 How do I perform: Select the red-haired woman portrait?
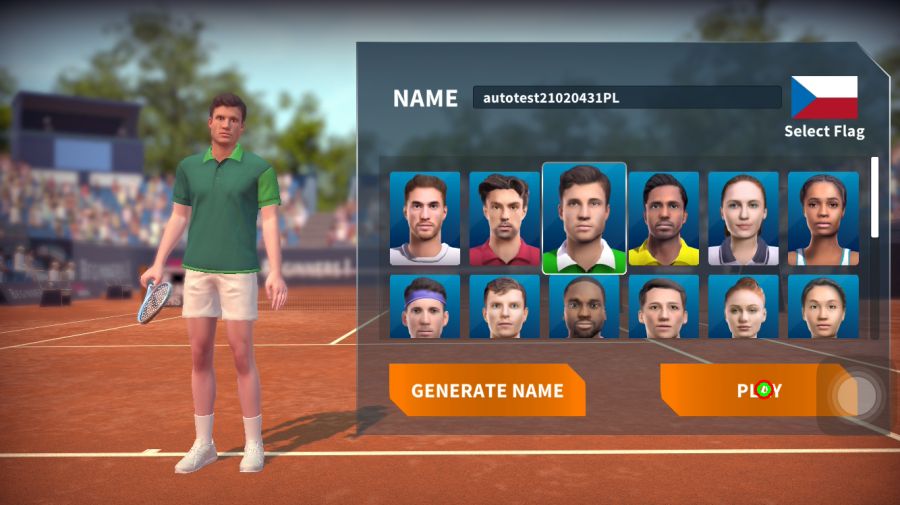[743, 307]
